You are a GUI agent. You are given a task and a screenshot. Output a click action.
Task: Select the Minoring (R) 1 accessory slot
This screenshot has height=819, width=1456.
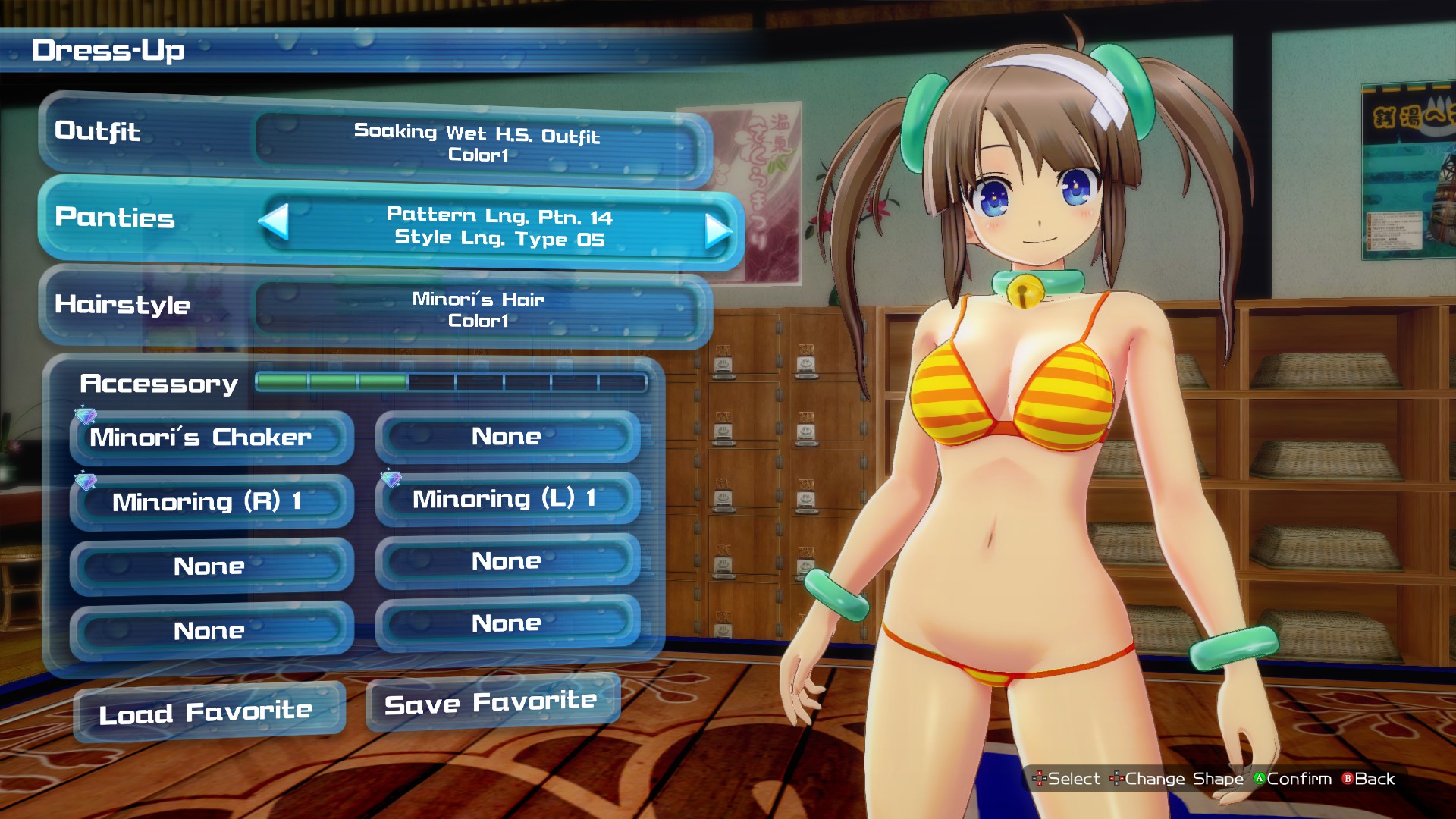pyautogui.click(x=212, y=501)
